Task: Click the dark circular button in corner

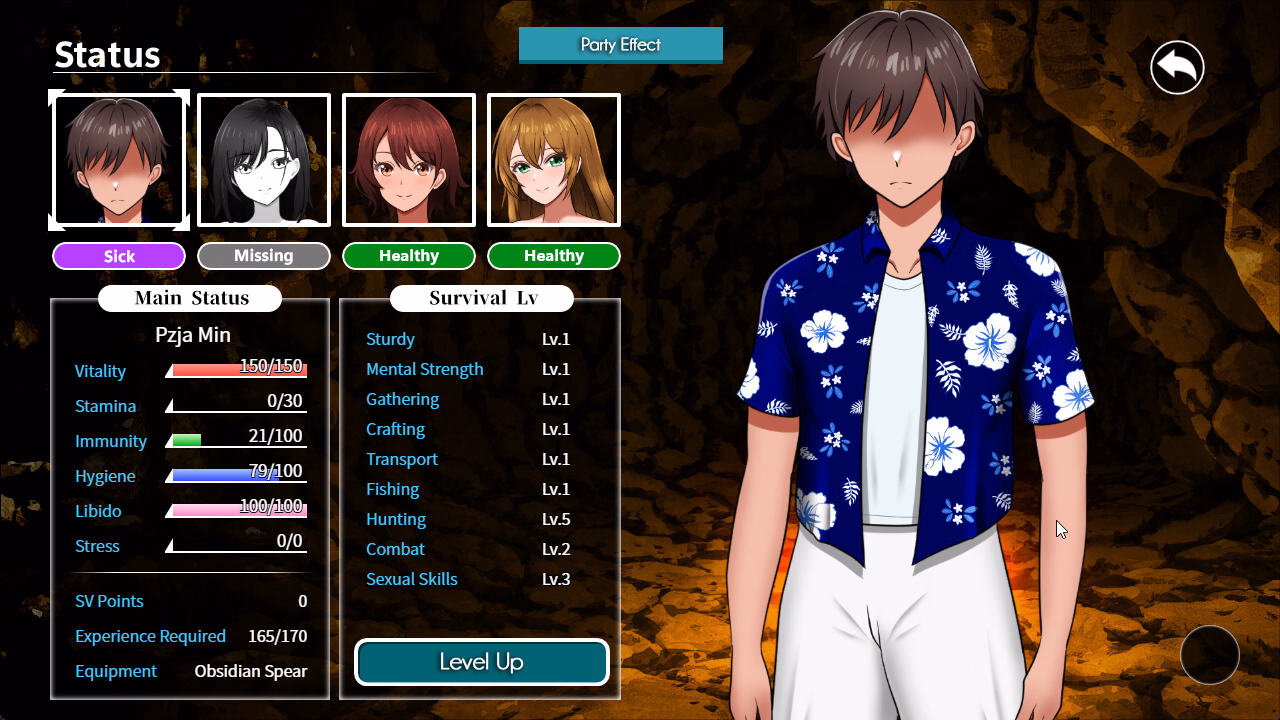Action: coord(1210,655)
